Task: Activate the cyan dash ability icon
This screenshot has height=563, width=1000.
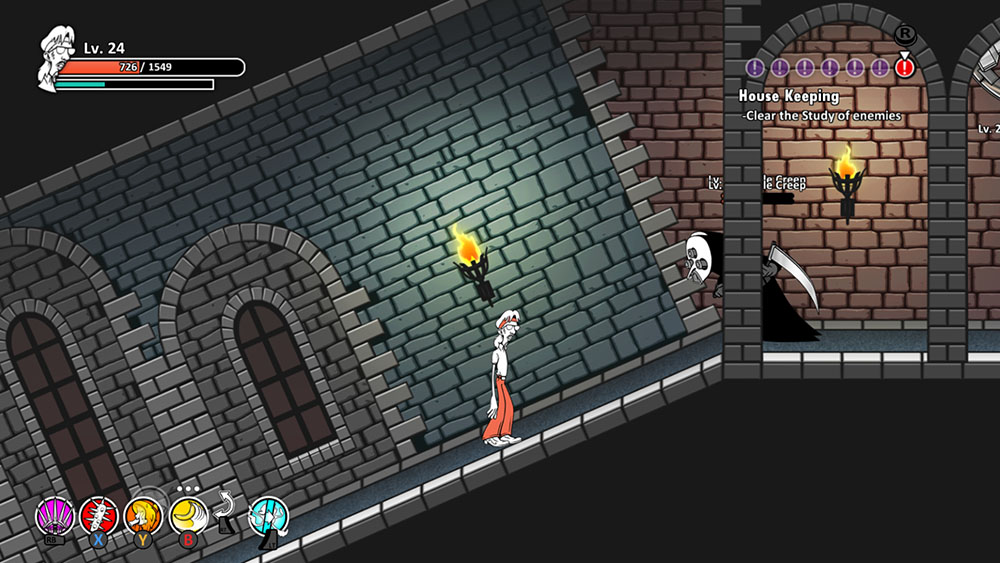Action: (268, 517)
